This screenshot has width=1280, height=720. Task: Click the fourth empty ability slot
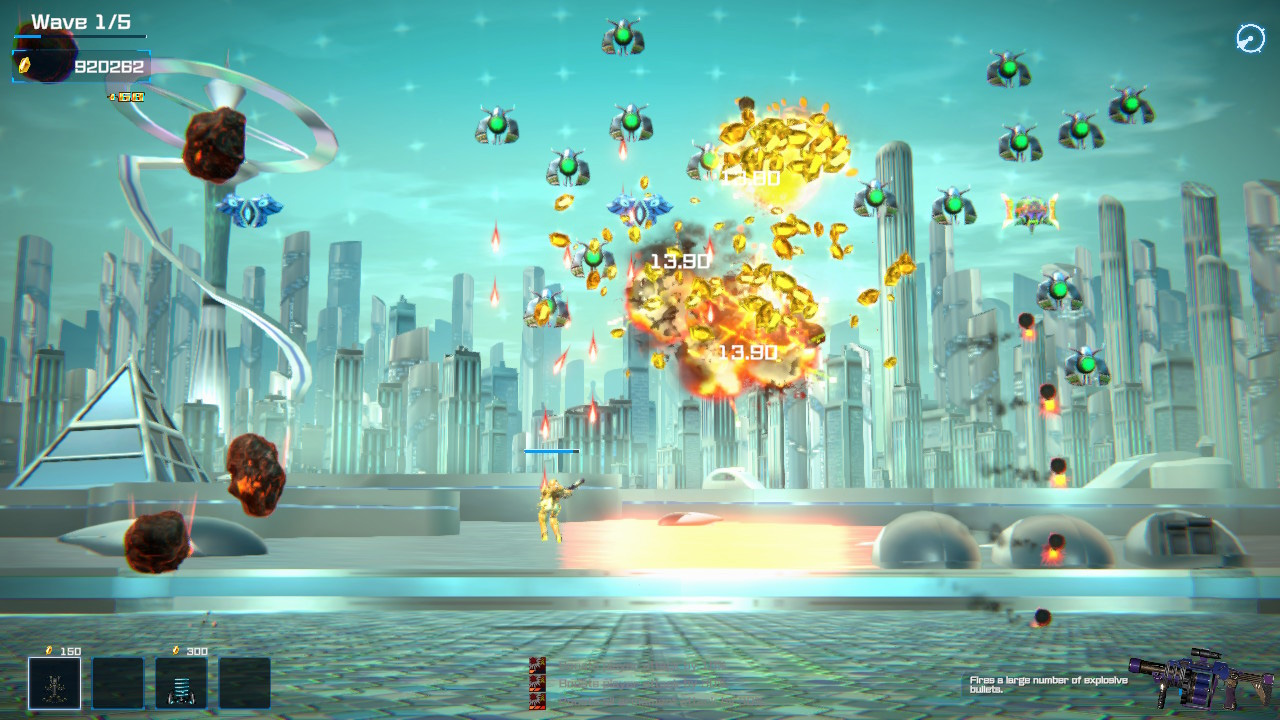point(245,683)
